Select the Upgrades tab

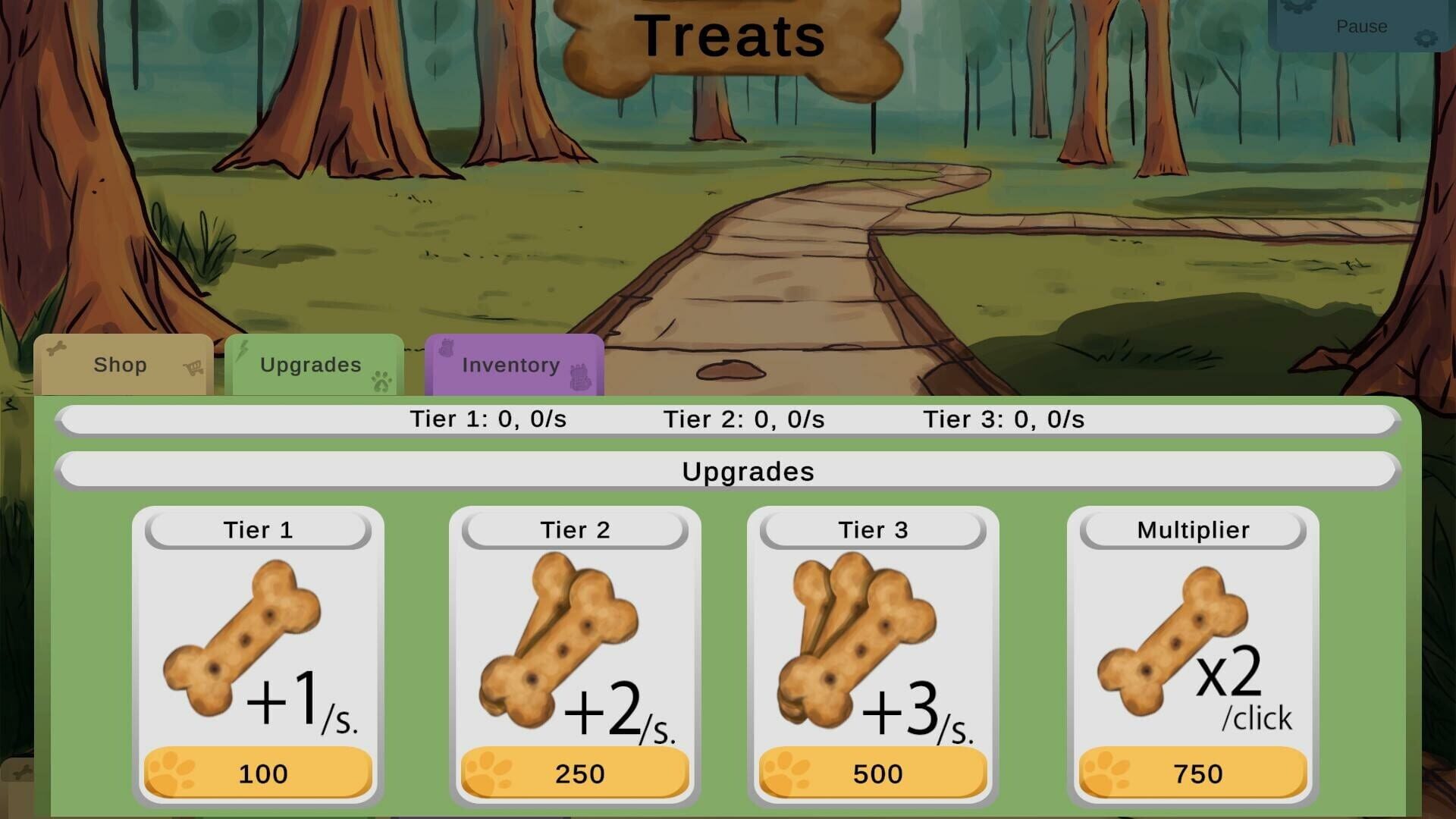[x=311, y=365]
